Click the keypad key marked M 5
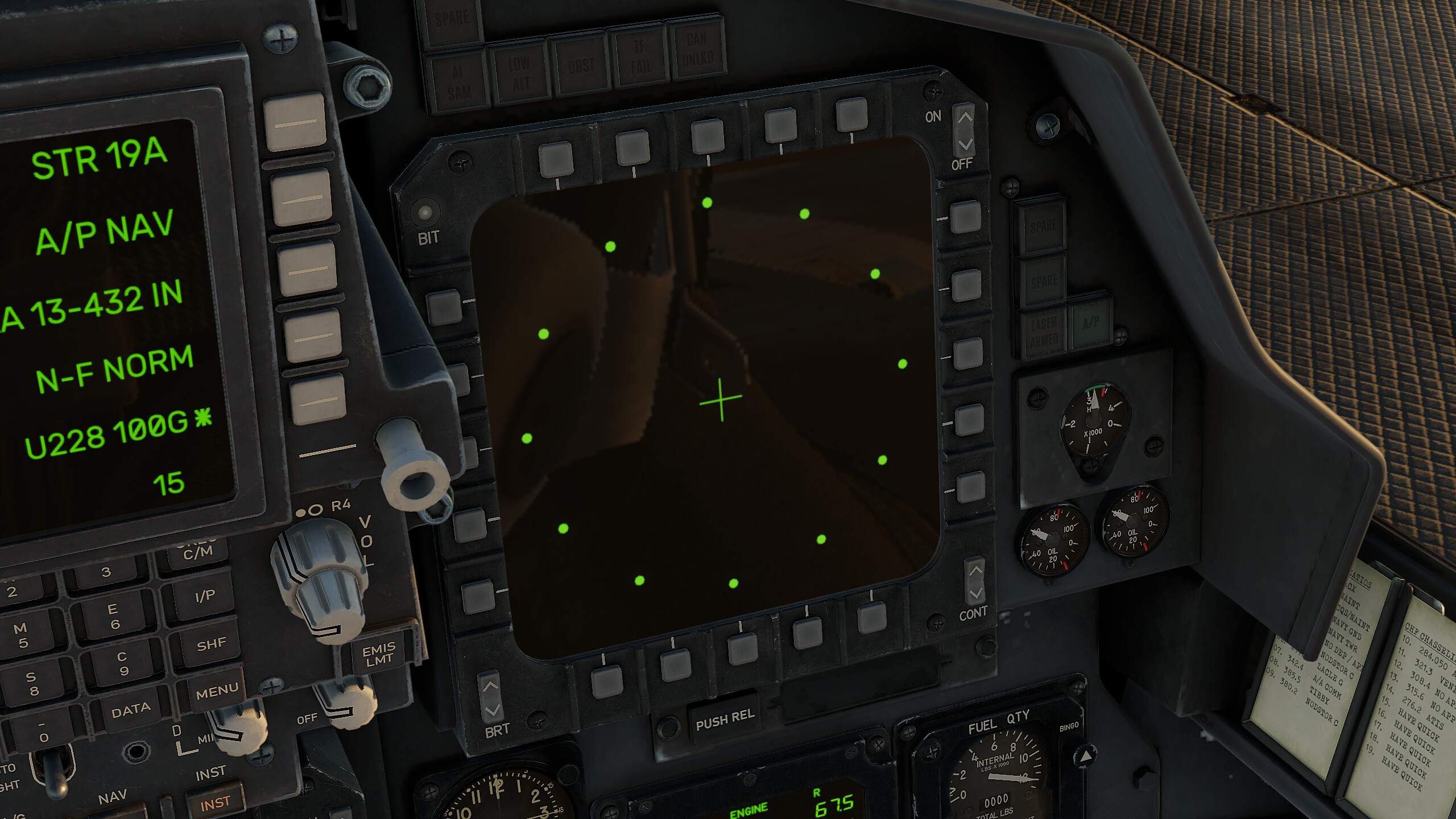Viewport: 1456px width, 819px height. 22,635
